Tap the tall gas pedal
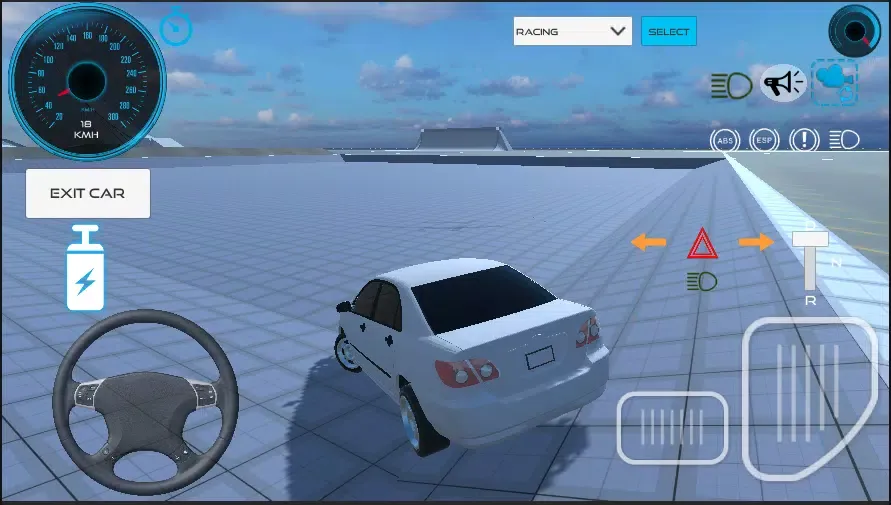Image resolution: width=891 pixels, height=505 pixels. [809, 398]
